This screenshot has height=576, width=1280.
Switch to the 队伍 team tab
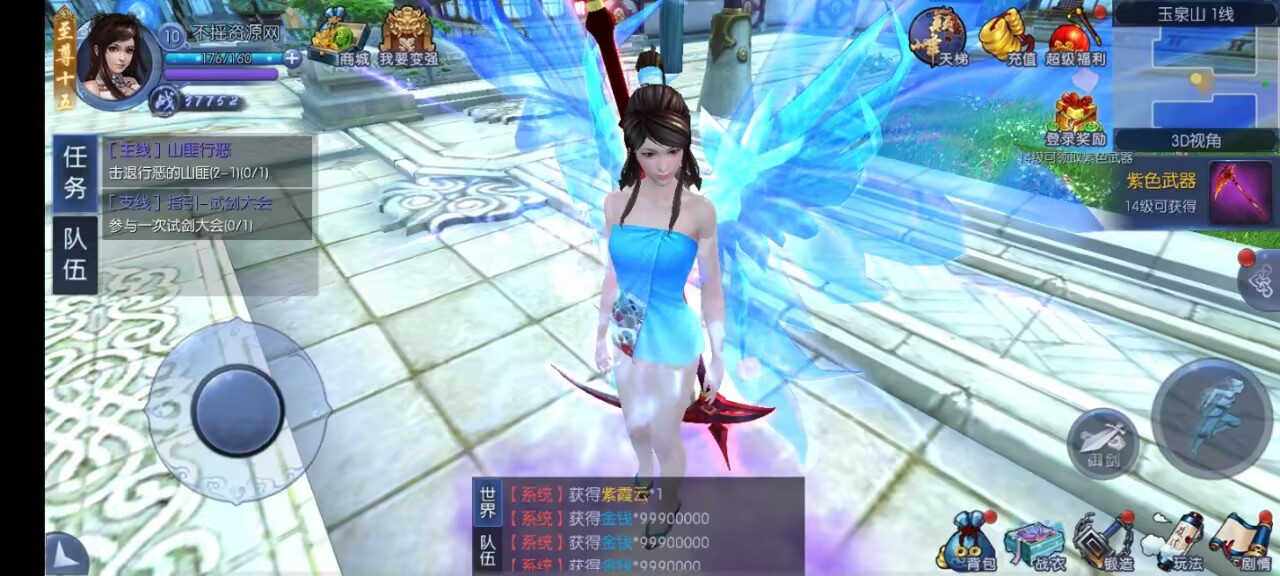pos(75,255)
